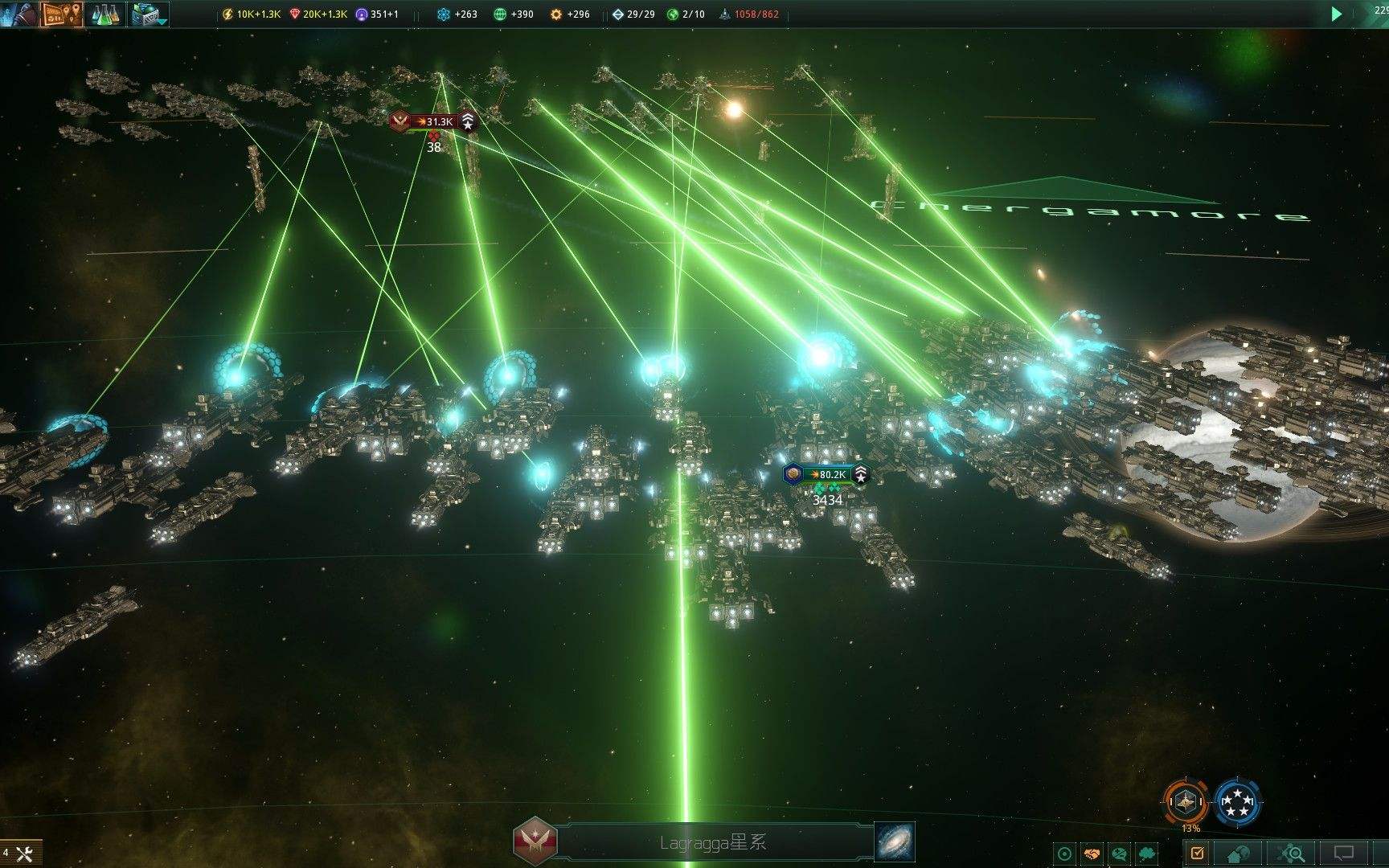Image resolution: width=1389 pixels, height=868 pixels.
Task: Open the chat speech-bubble button
Action: click(1343, 853)
